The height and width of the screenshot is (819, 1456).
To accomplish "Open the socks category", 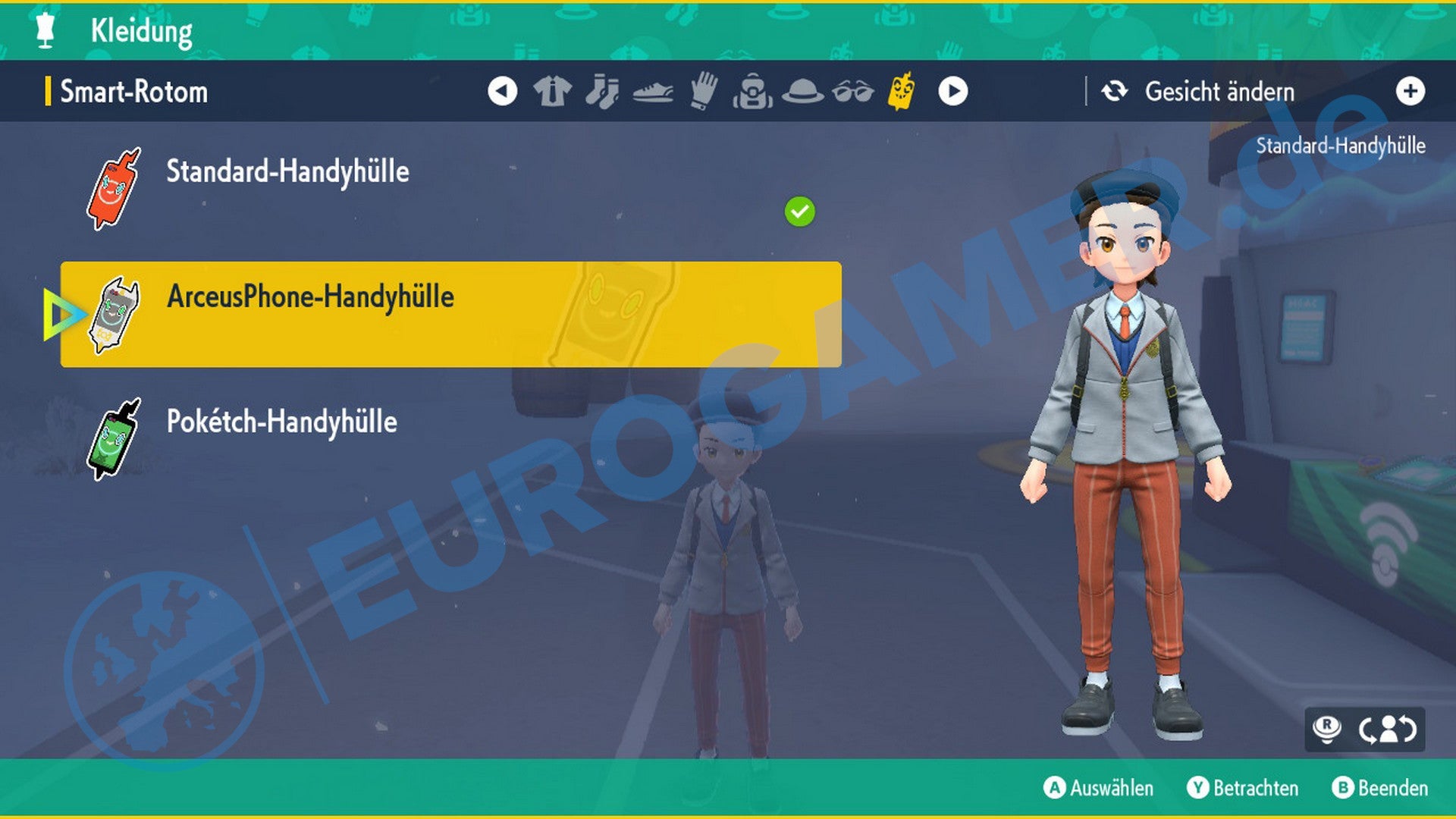I will (604, 90).
